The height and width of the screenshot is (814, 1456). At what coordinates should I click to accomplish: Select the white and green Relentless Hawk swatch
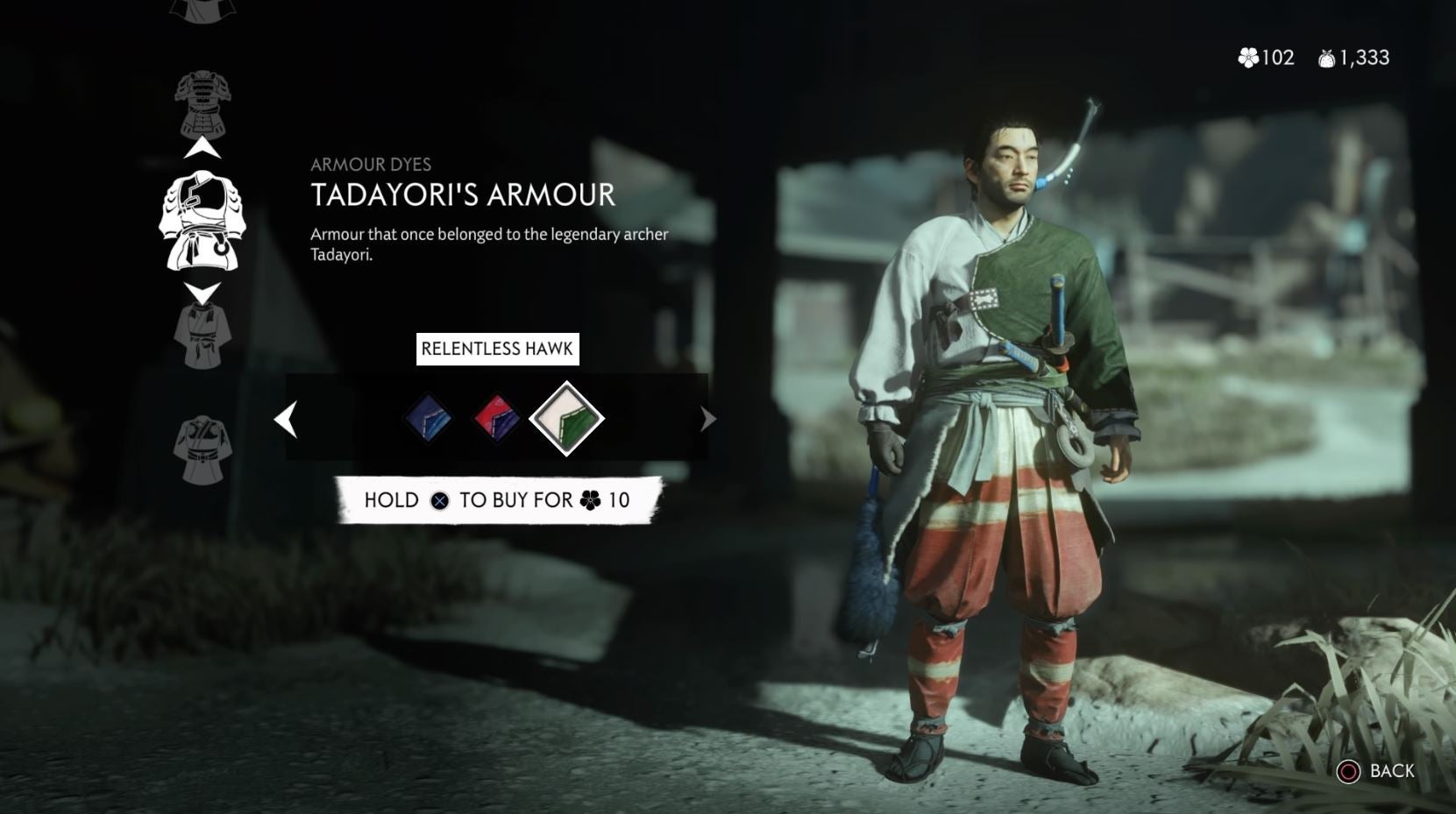pos(565,419)
